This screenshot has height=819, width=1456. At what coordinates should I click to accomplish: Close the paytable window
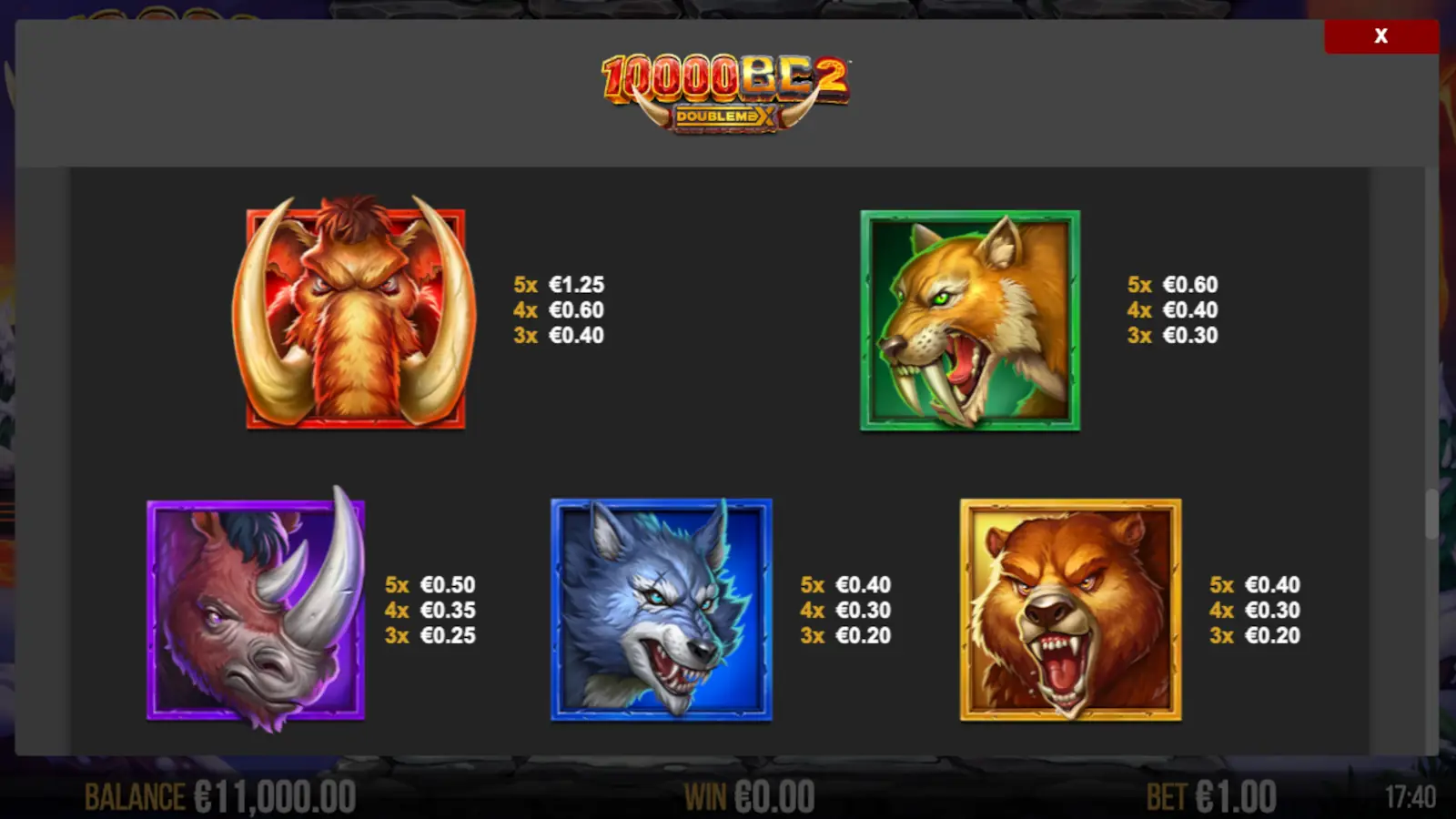tap(1380, 36)
